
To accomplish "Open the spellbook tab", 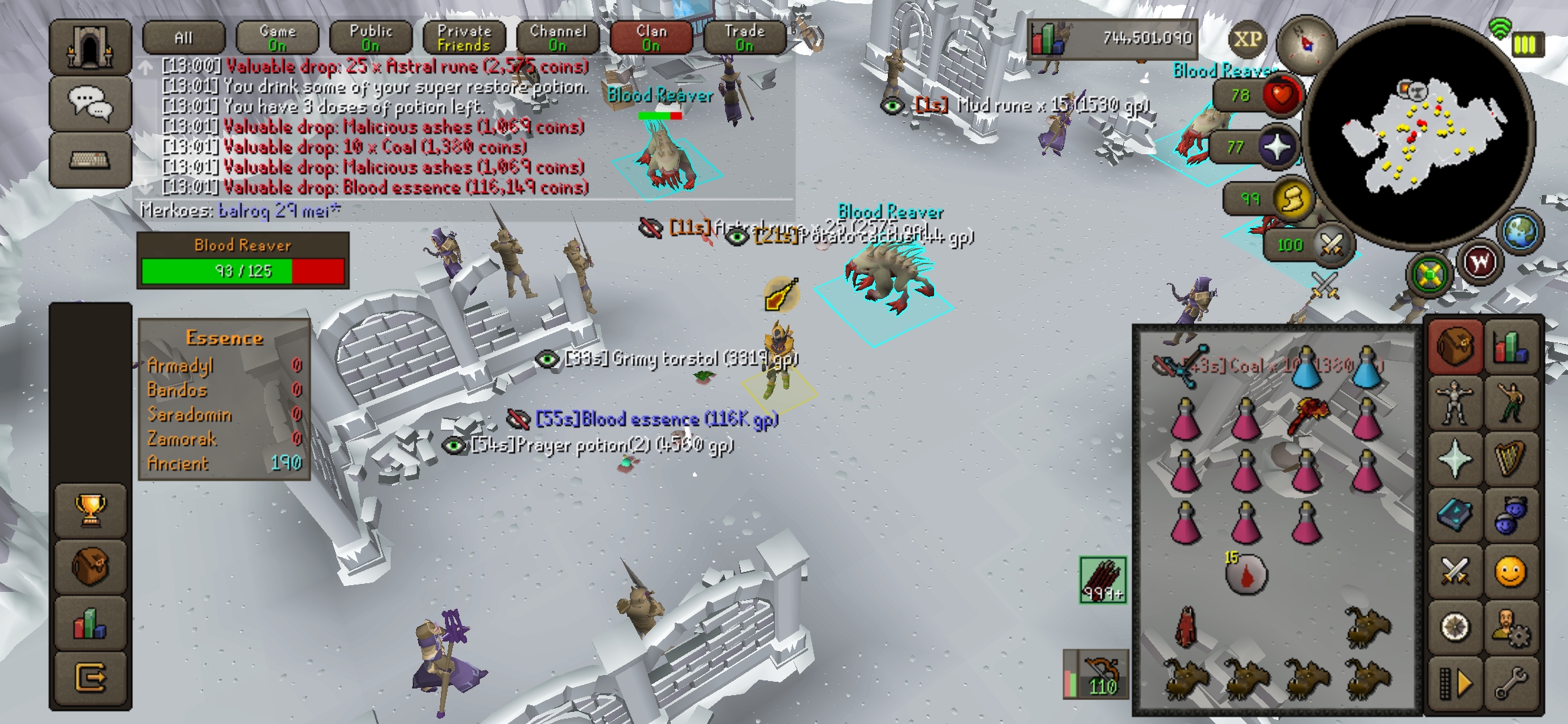I will pos(1454,516).
